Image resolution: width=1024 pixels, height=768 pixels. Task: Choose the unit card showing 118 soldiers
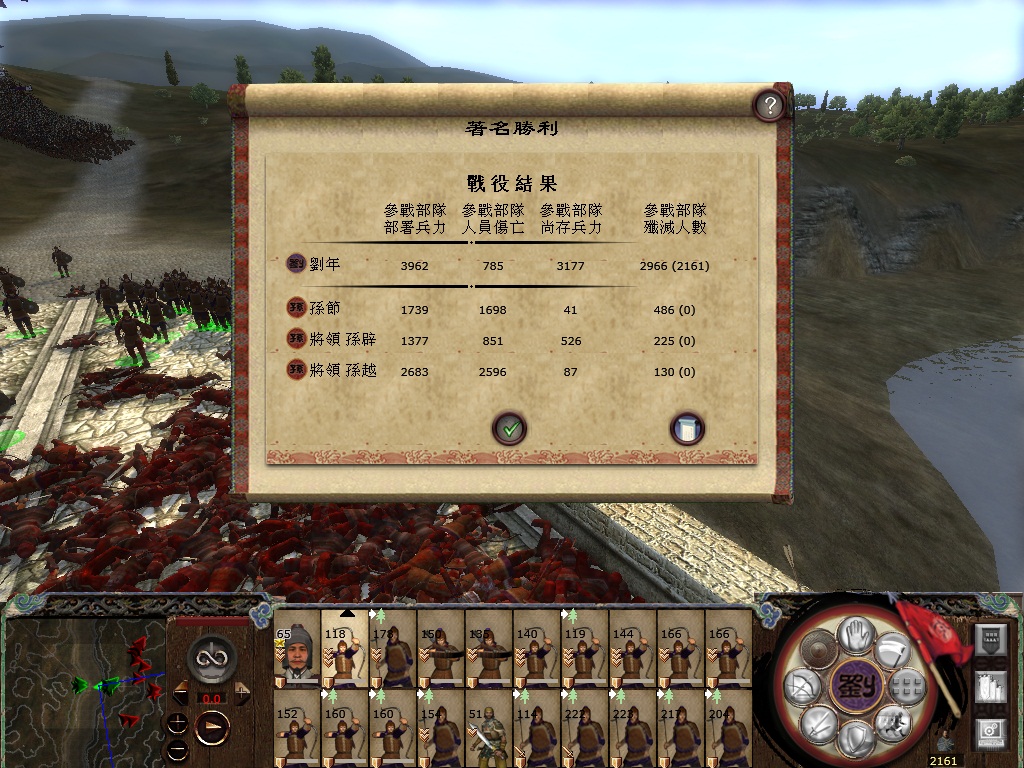pos(345,651)
